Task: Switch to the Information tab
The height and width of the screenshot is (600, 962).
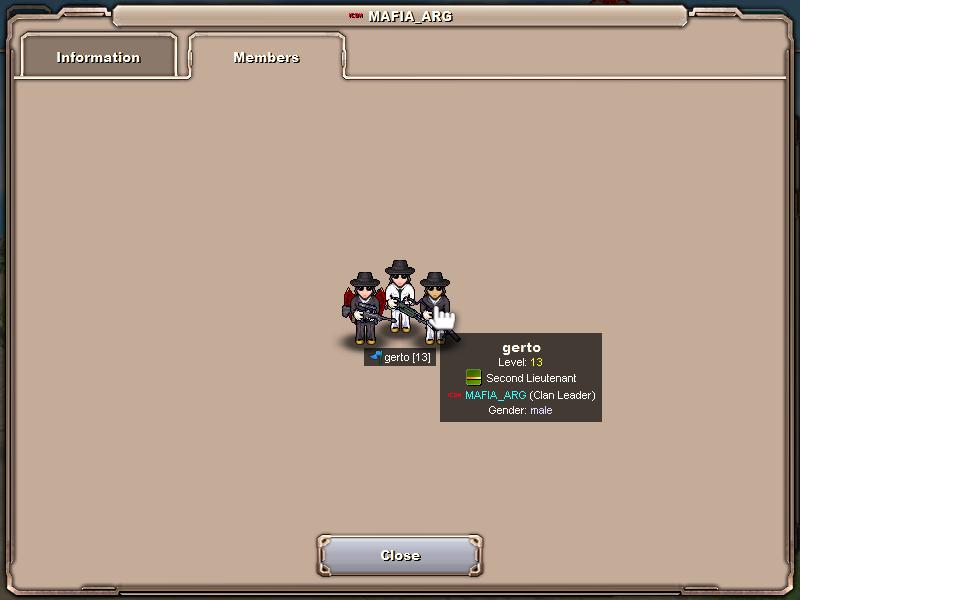Action: [98, 57]
